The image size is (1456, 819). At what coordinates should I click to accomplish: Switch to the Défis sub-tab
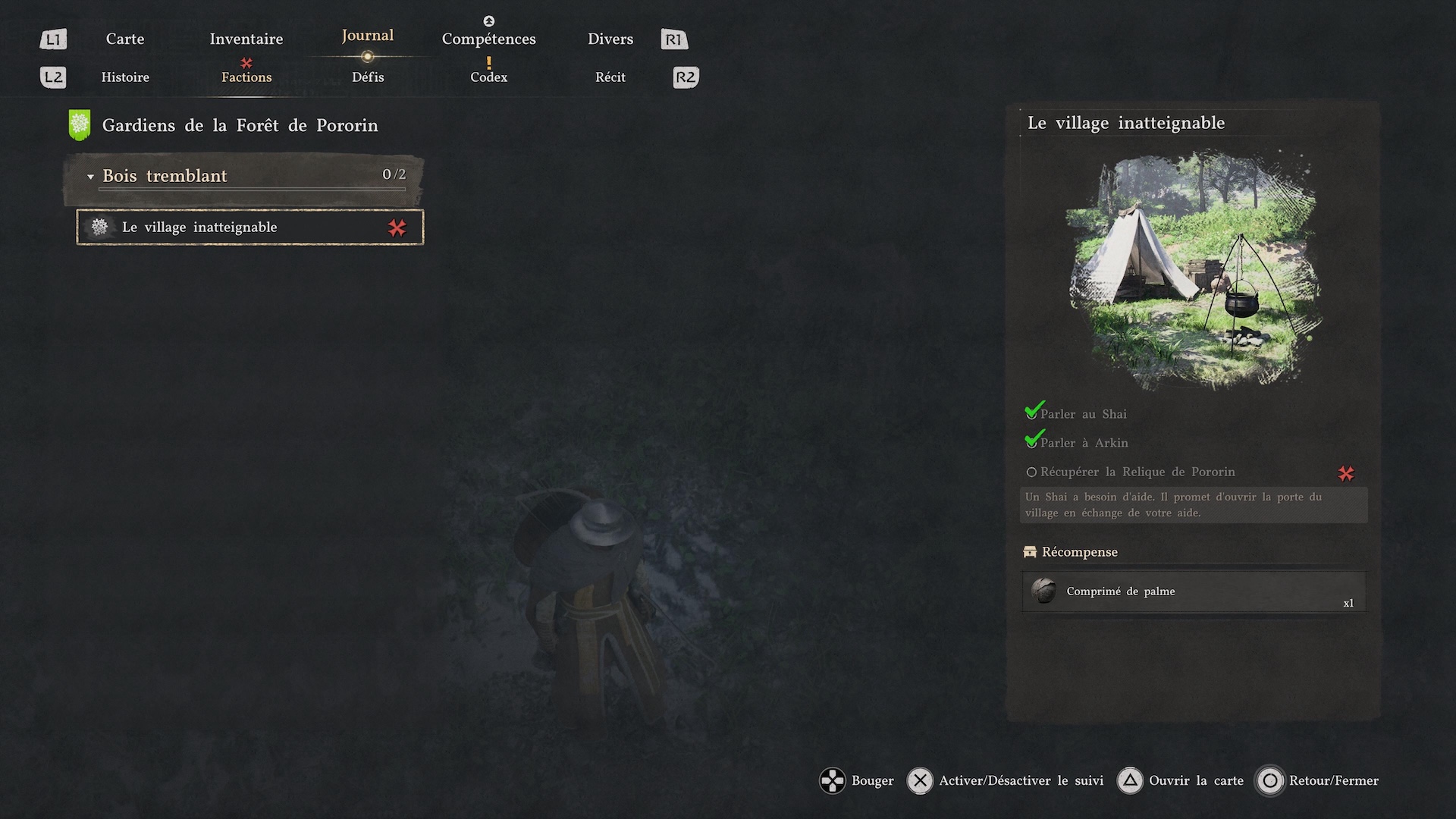click(368, 77)
